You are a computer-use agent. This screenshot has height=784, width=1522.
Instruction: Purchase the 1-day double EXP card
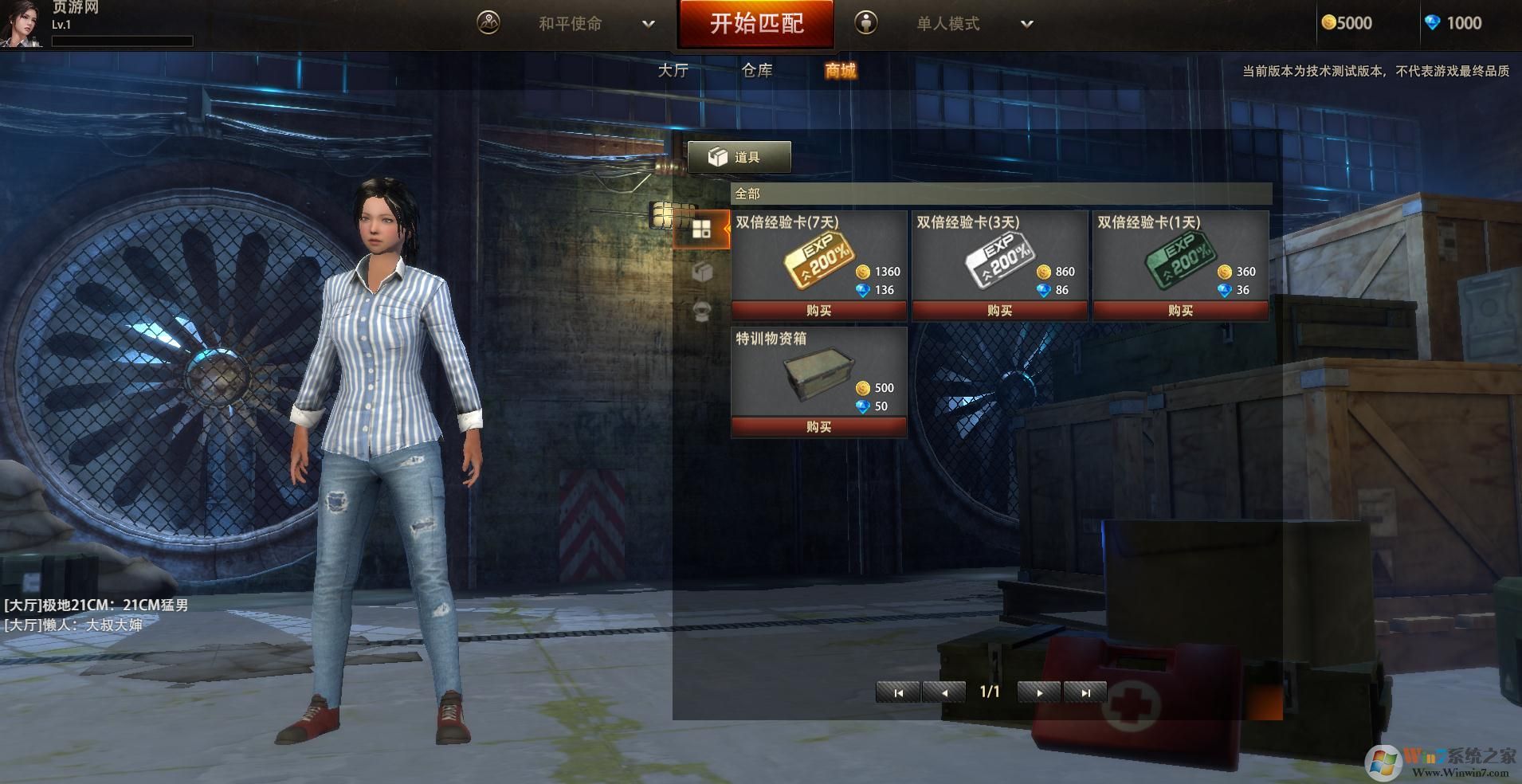click(x=1180, y=311)
